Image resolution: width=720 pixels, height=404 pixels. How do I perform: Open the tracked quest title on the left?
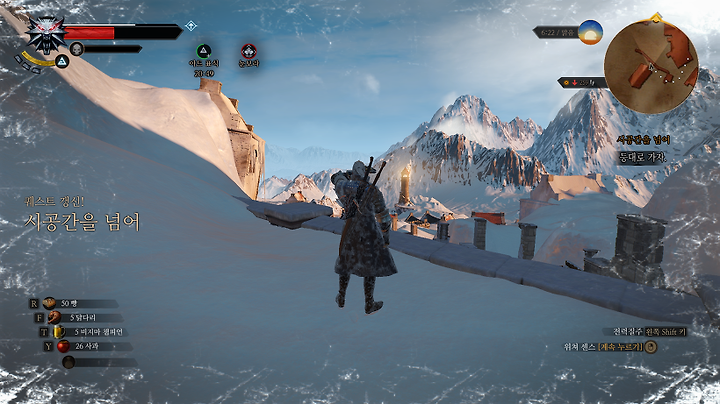tap(82, 222)
